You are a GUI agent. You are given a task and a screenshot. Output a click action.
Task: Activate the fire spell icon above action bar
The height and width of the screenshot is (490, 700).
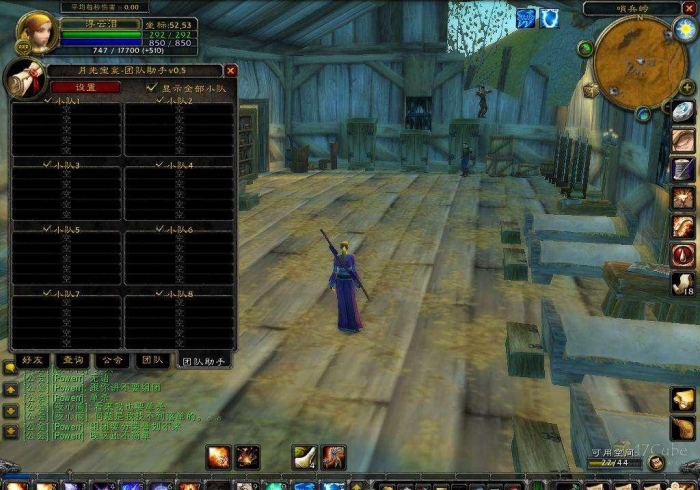click(218, 457)
